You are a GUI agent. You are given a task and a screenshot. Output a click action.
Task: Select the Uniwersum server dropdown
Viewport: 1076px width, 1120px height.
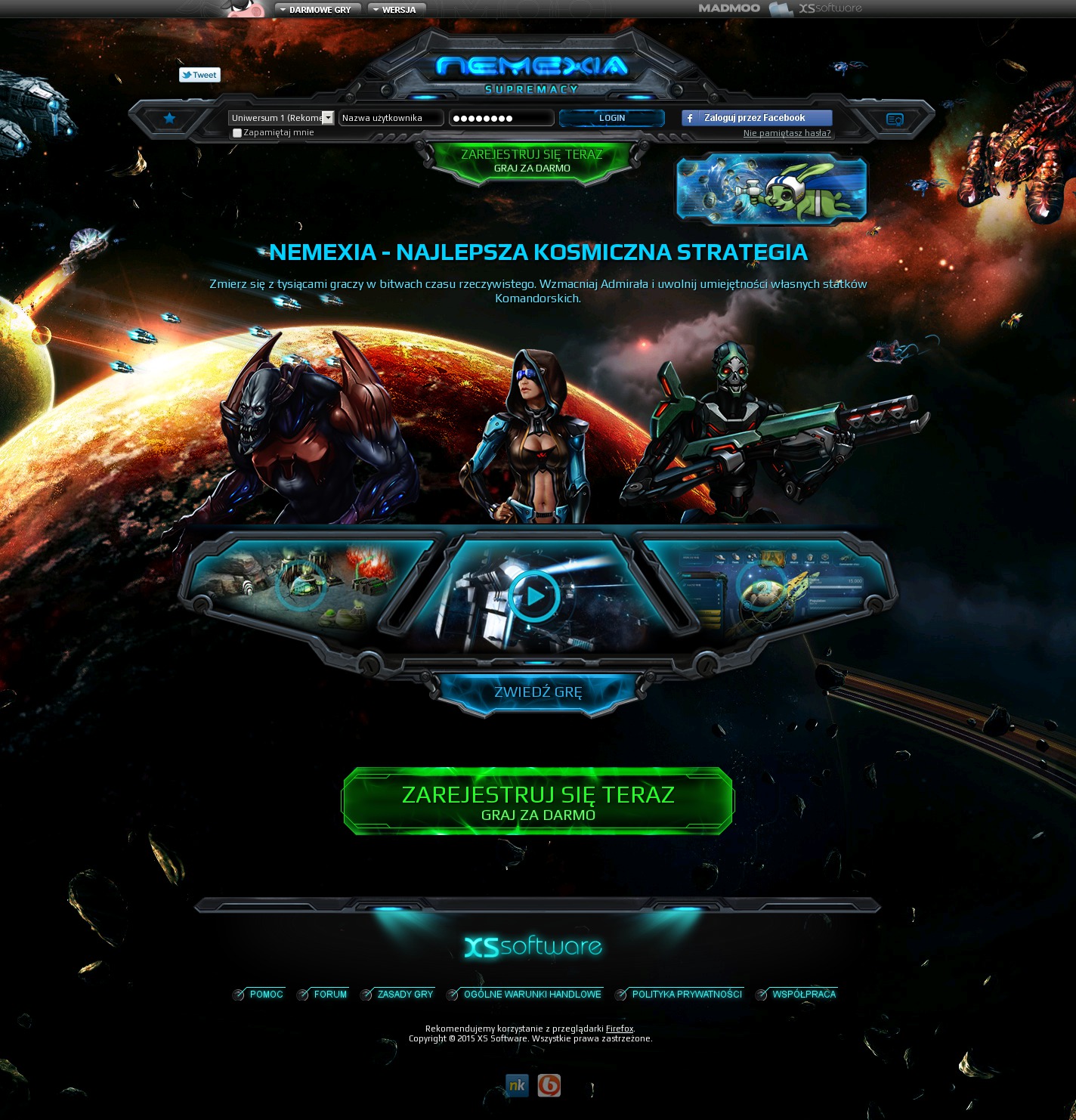point(281,118)
